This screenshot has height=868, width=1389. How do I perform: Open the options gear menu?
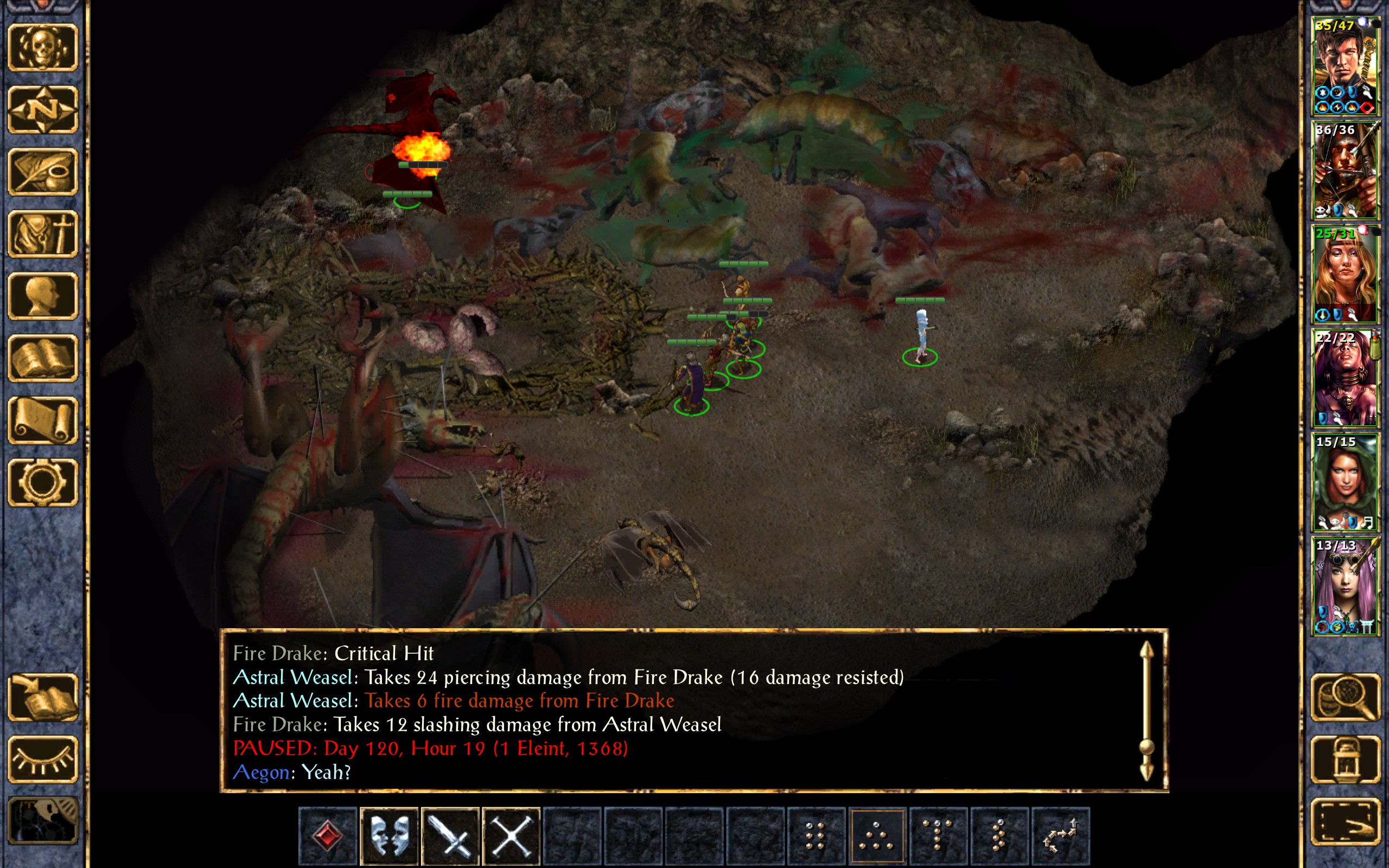(42, 482)
